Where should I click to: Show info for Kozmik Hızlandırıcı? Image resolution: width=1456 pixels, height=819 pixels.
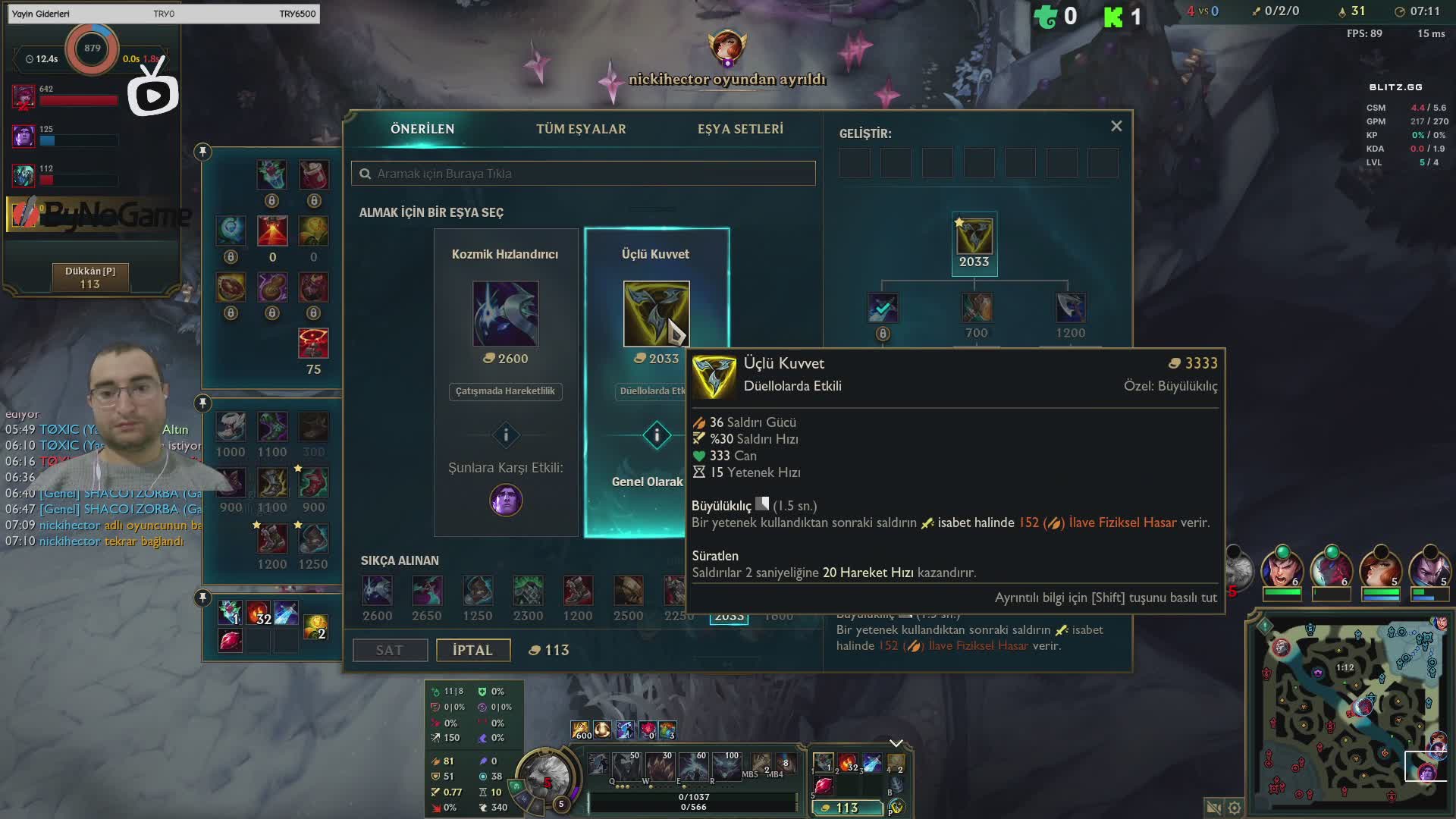[x=506, y=435]
